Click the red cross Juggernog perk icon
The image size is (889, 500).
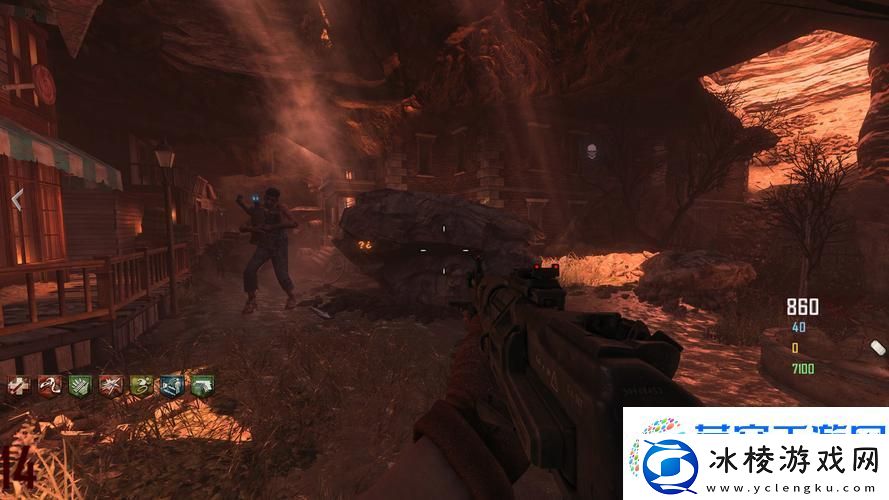tap(17, 385)
